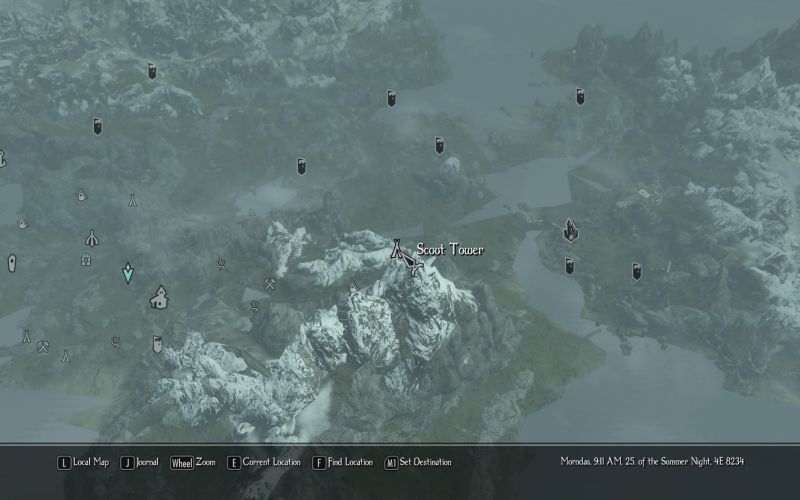Center map on Current Location
The height and width of the screenshot is (500, 800).
pyautogui.click(x=264, y=462)
